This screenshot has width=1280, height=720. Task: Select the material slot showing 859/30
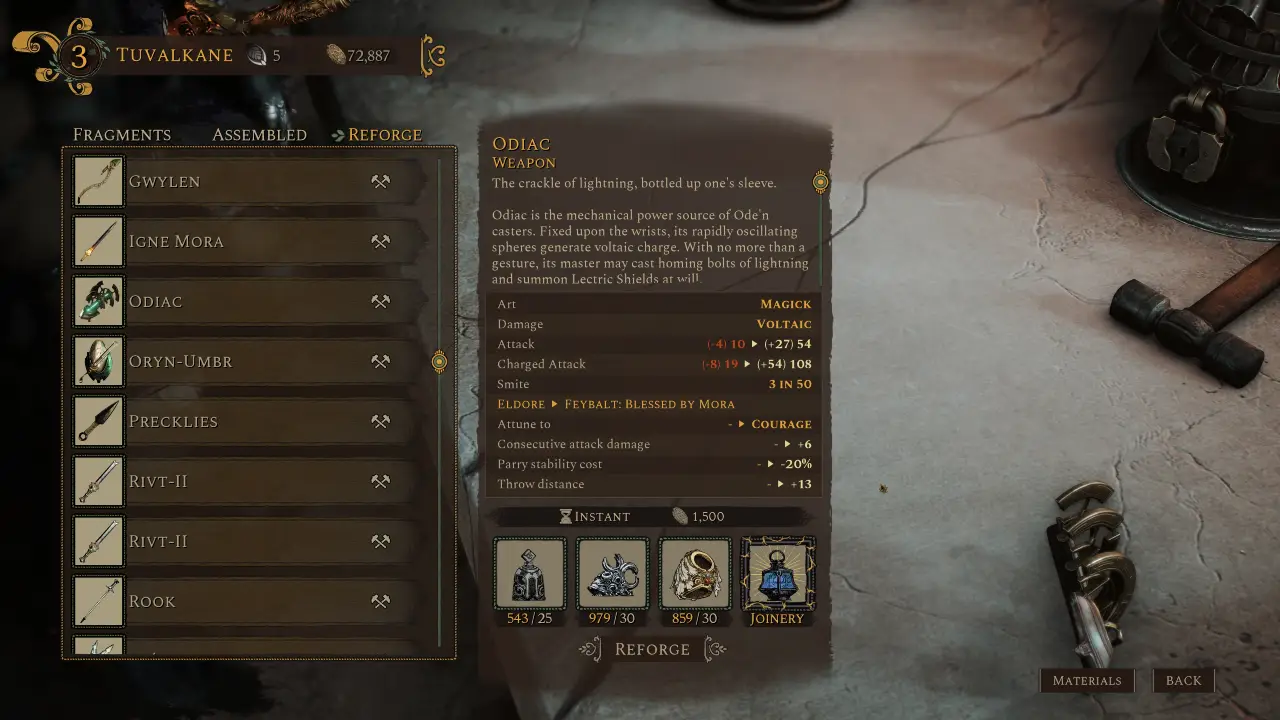[x=695, y=574]
